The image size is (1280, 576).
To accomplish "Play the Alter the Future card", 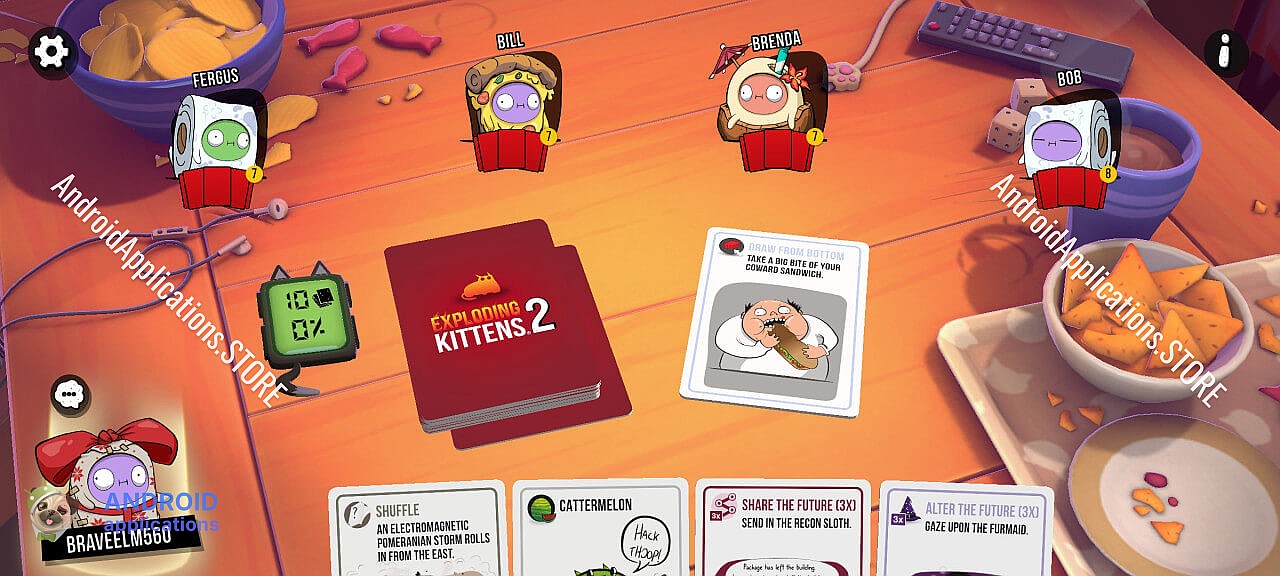I will click(x=965, y=530).
